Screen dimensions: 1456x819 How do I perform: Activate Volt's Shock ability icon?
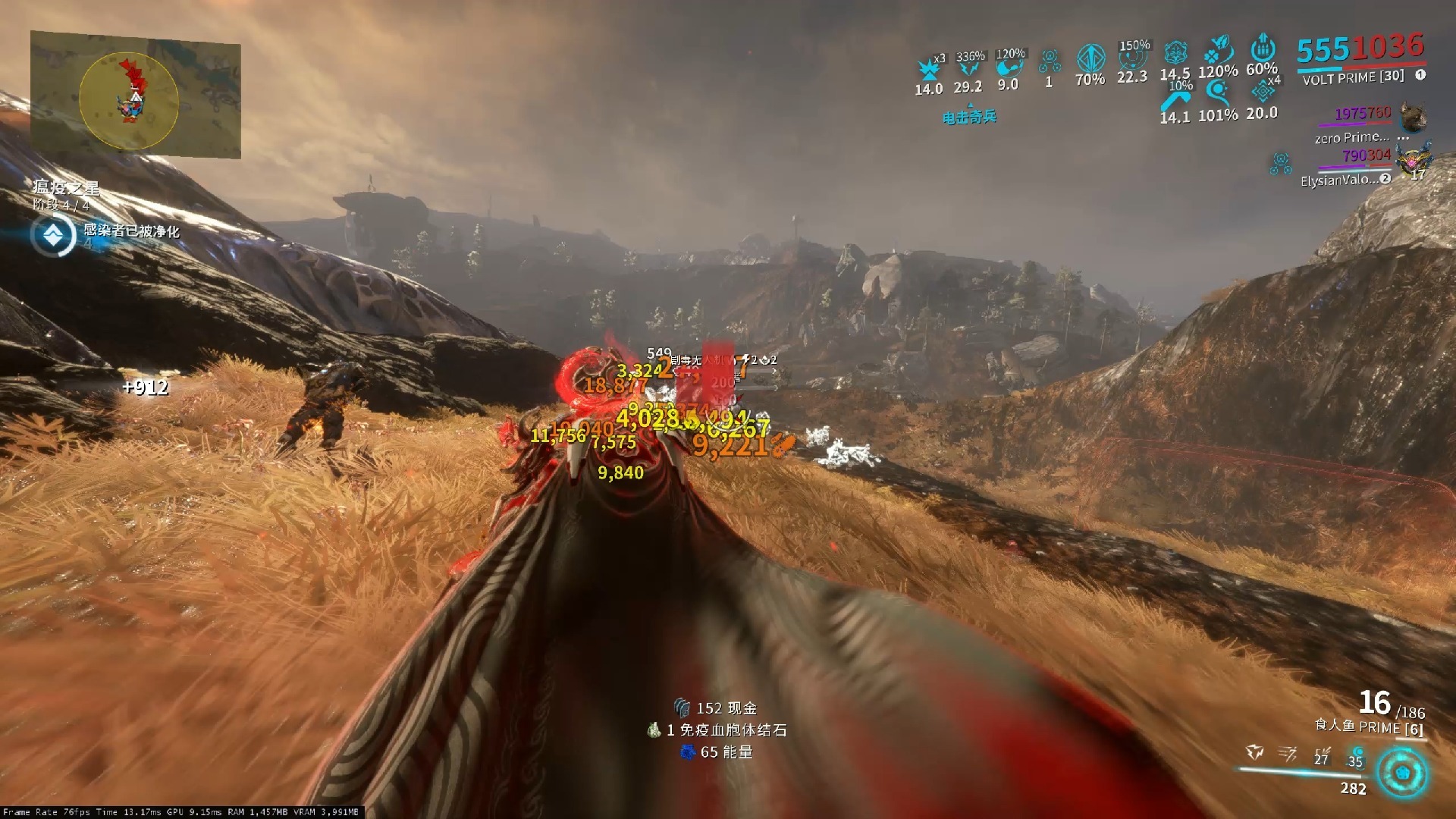1255,752
